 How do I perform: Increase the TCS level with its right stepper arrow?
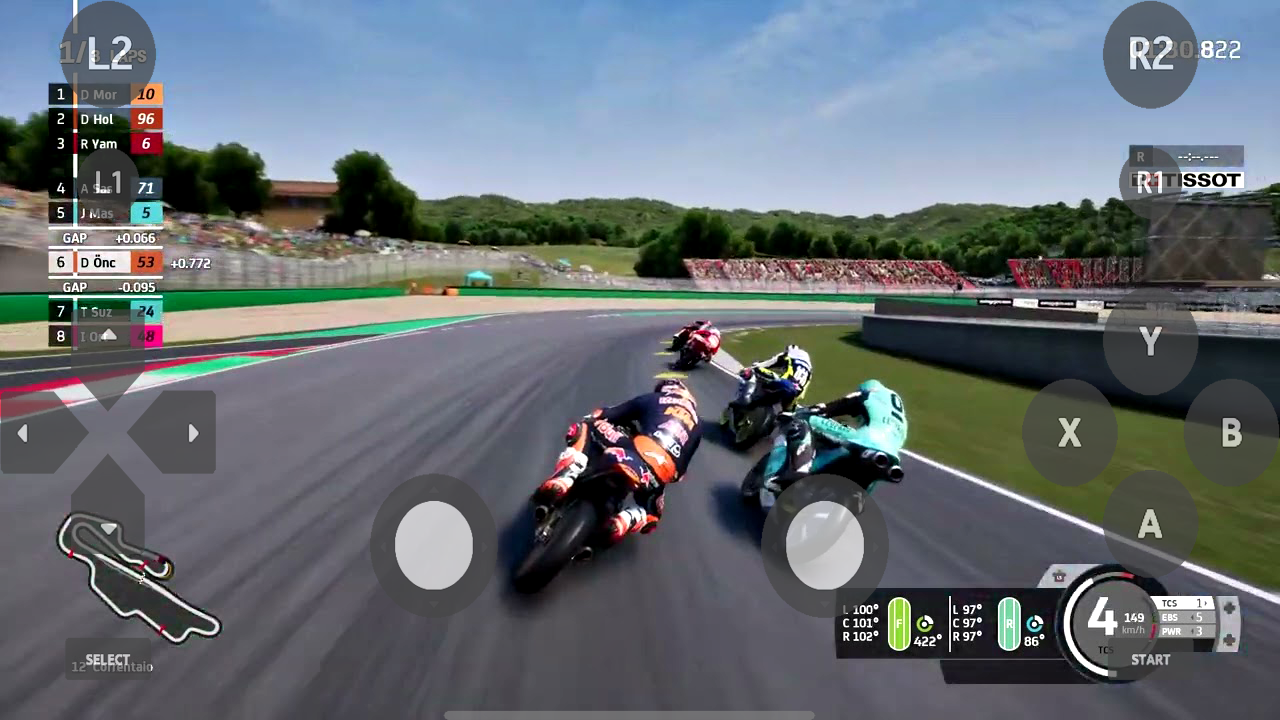tap(1207, 603)
